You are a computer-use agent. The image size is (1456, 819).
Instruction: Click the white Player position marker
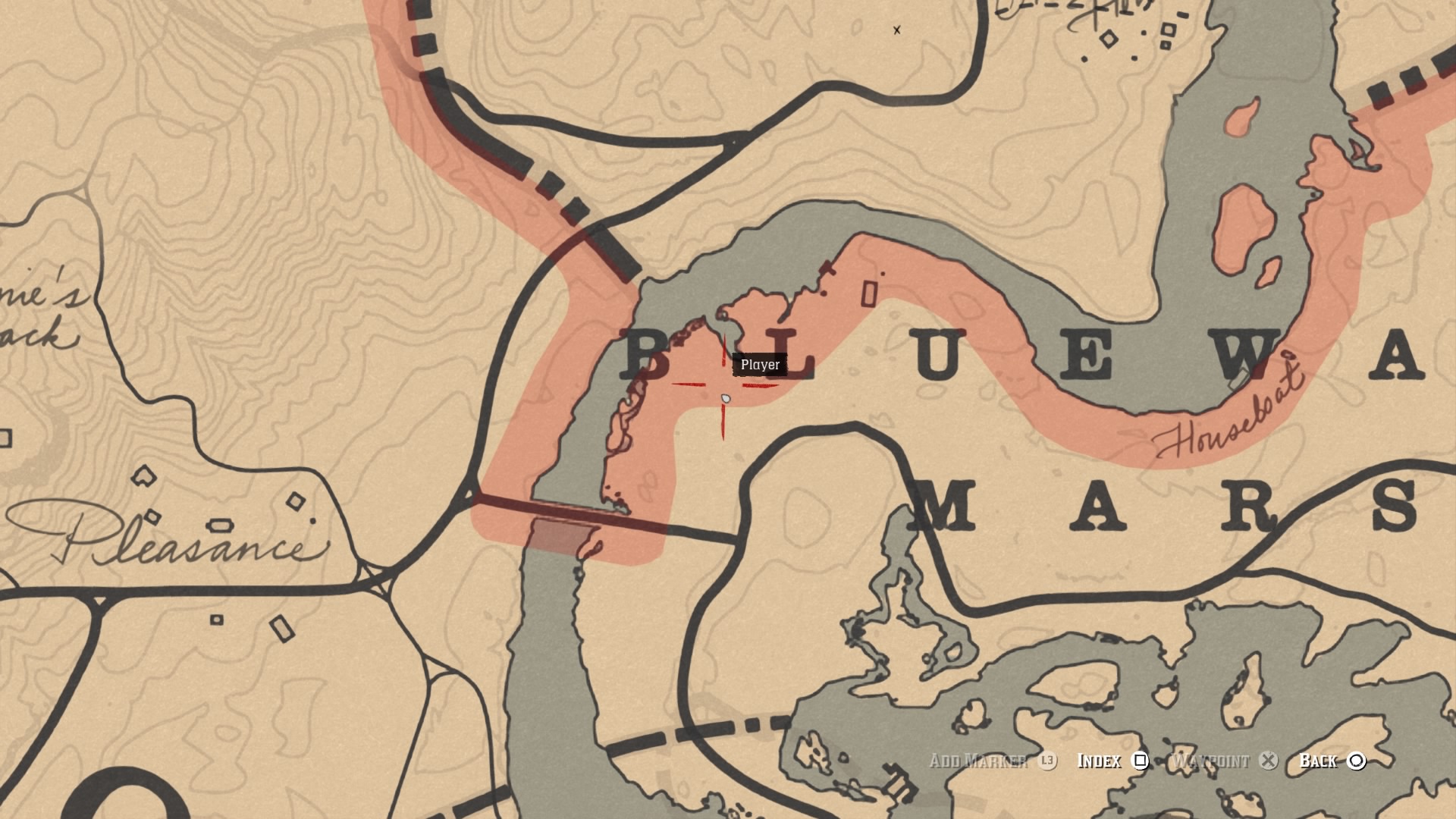[726, 398]
